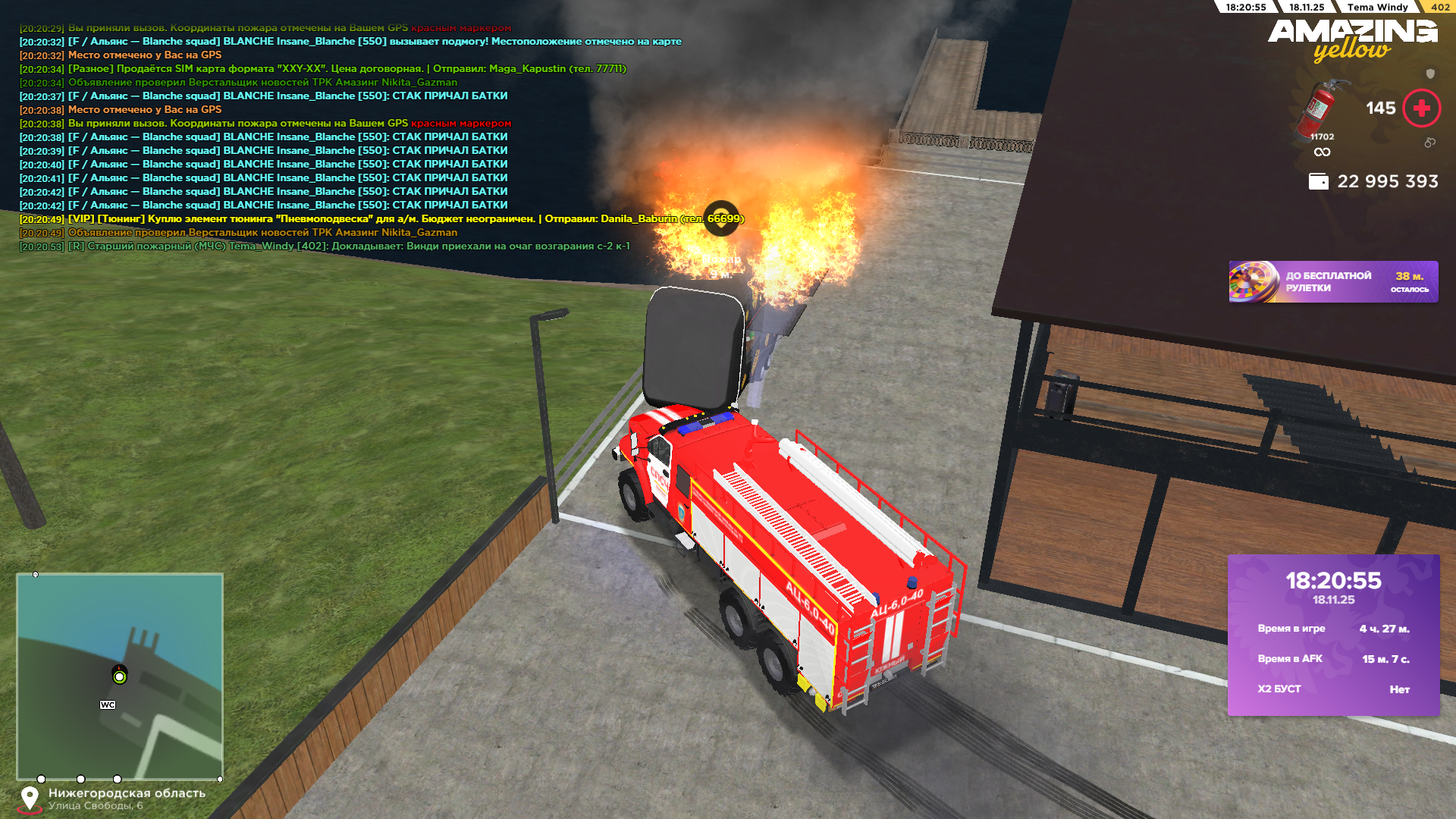The width and height of the screenshot is (1456, 819).
Task: Click the WC marker on the minimap
Action: [x=108, y=704]
